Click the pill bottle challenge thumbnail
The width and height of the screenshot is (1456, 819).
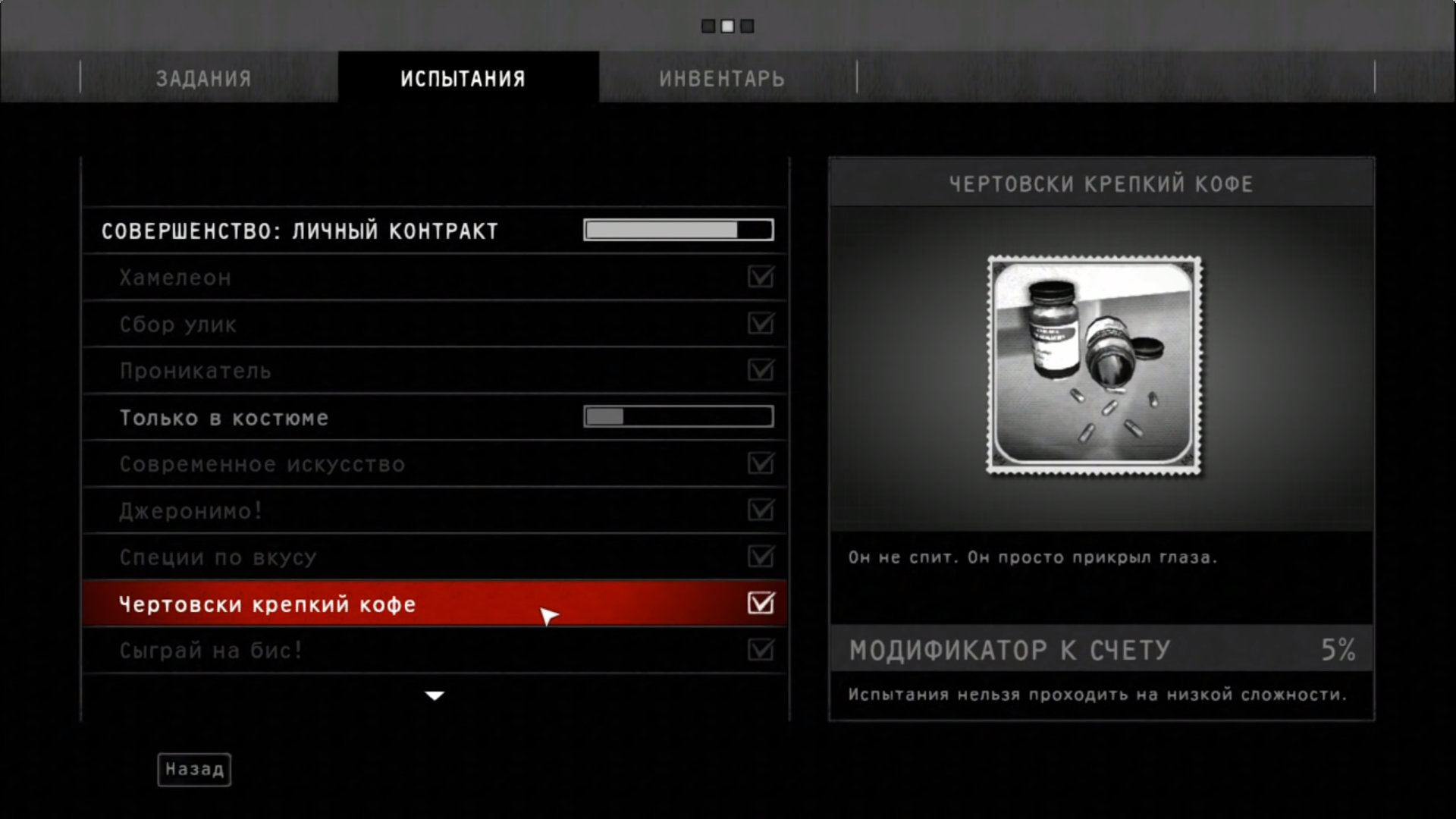[x=1094, y=366]
